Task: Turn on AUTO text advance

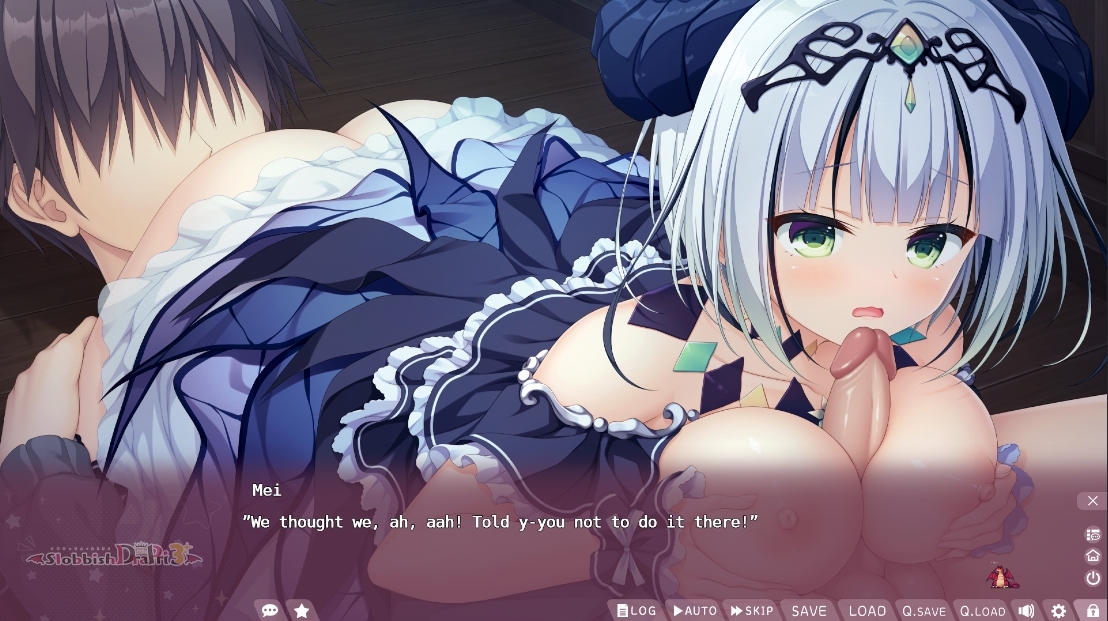Action: 694,610
